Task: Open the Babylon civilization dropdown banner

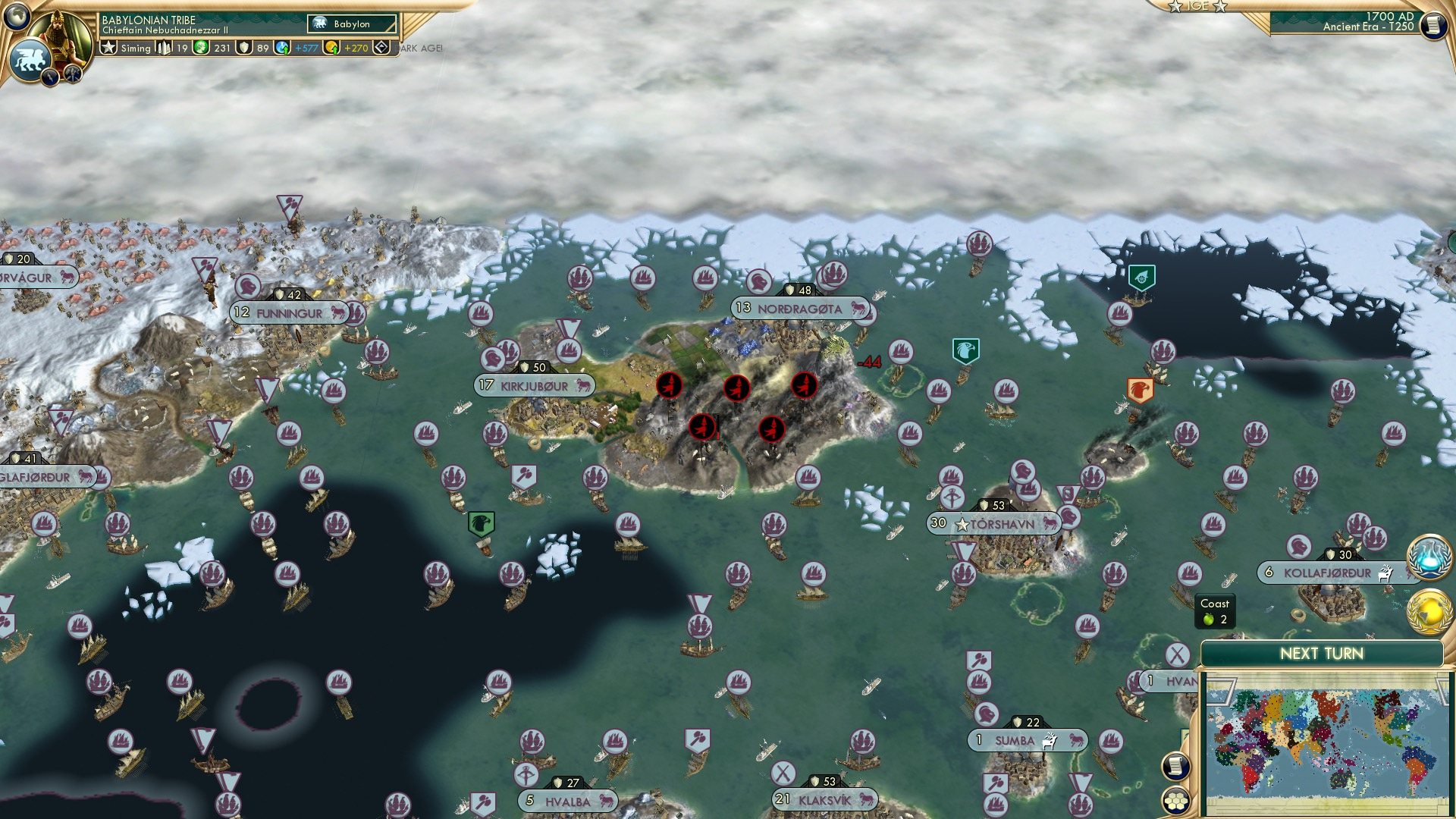Action: pos(350,24)
